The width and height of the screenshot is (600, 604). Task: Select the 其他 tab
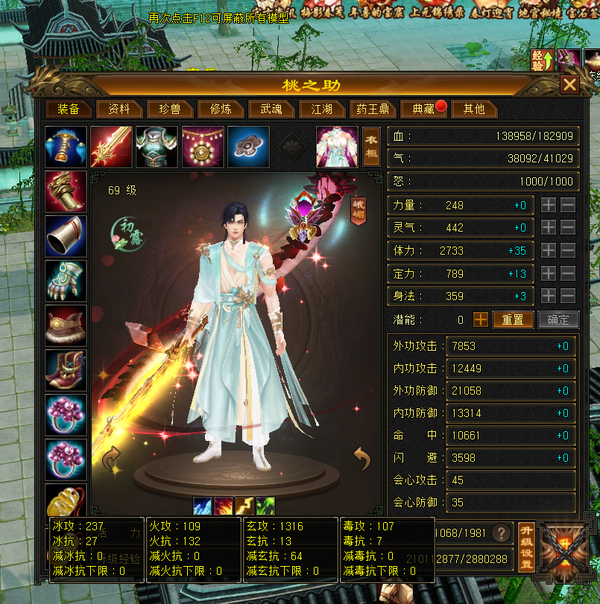(x=474, y=109)
